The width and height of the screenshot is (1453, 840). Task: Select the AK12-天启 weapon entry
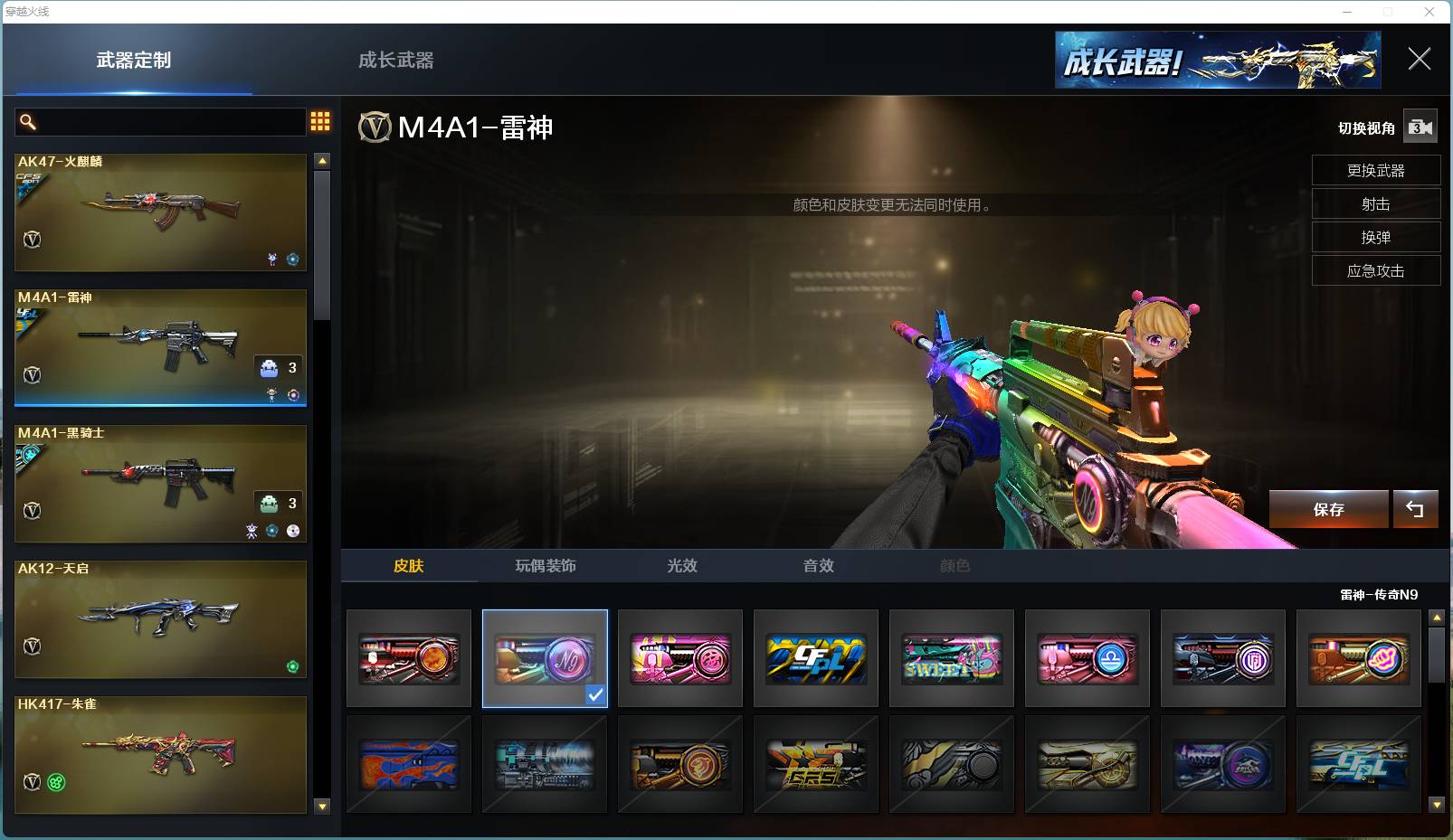coord(160,619)
